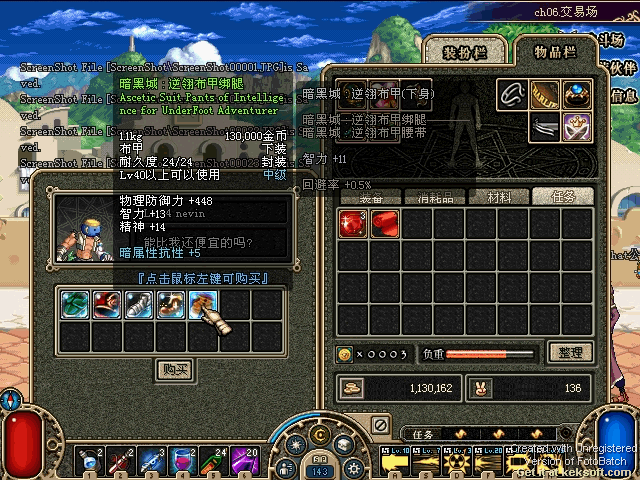This screenshot has width=640, height=480.
Task: Select the red-haired avatar shop item
Action: pos(107,304)
